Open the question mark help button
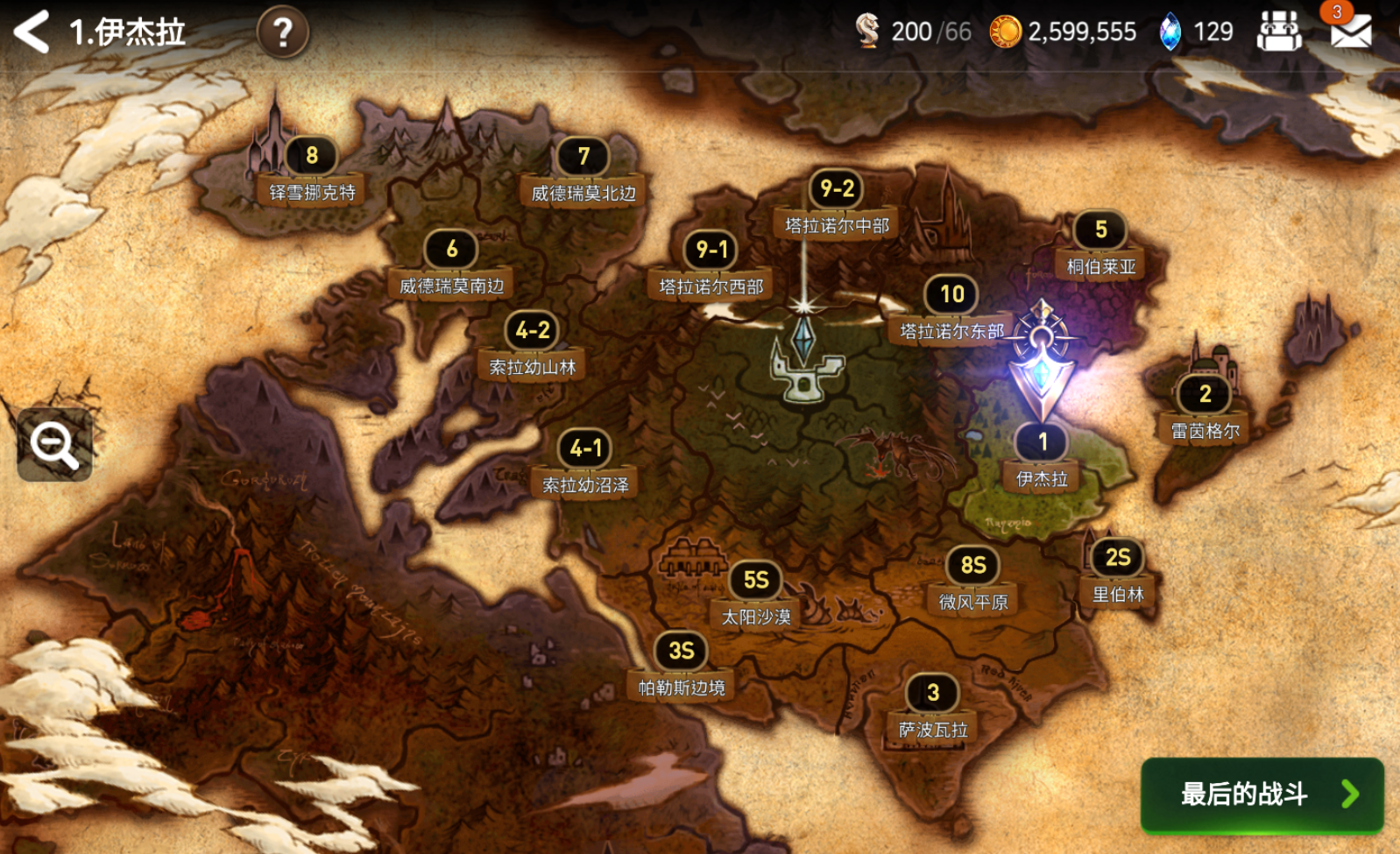This screenshot has width=1400, height=854. click(282, 33)
